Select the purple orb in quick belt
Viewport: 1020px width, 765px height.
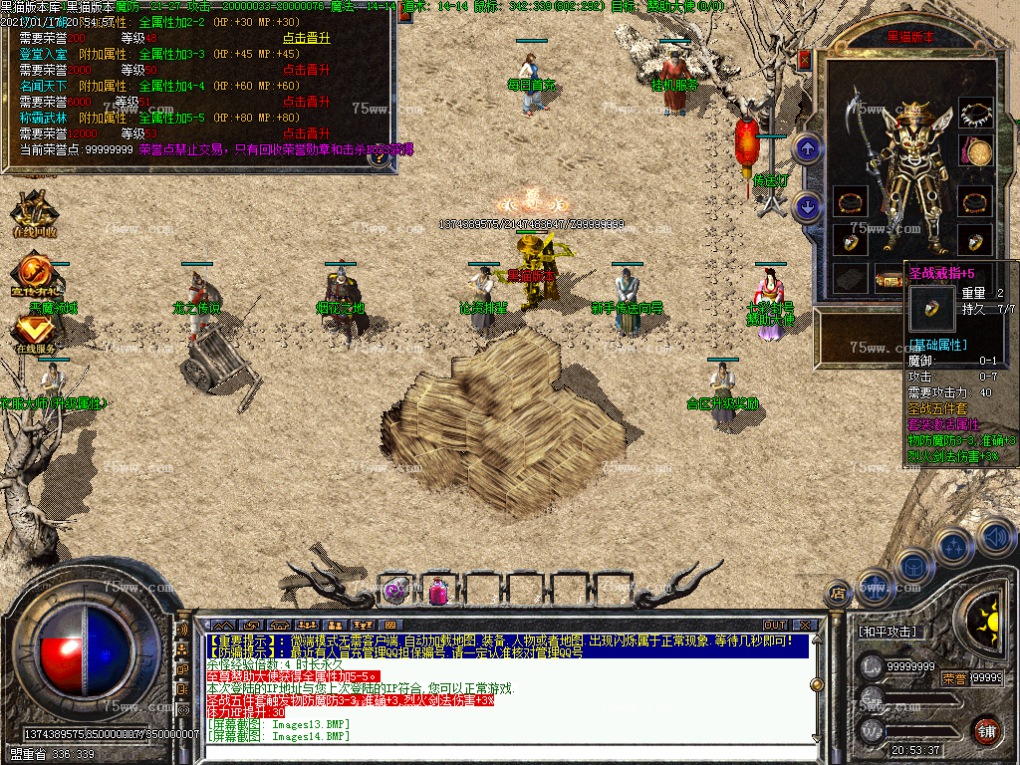397,589
